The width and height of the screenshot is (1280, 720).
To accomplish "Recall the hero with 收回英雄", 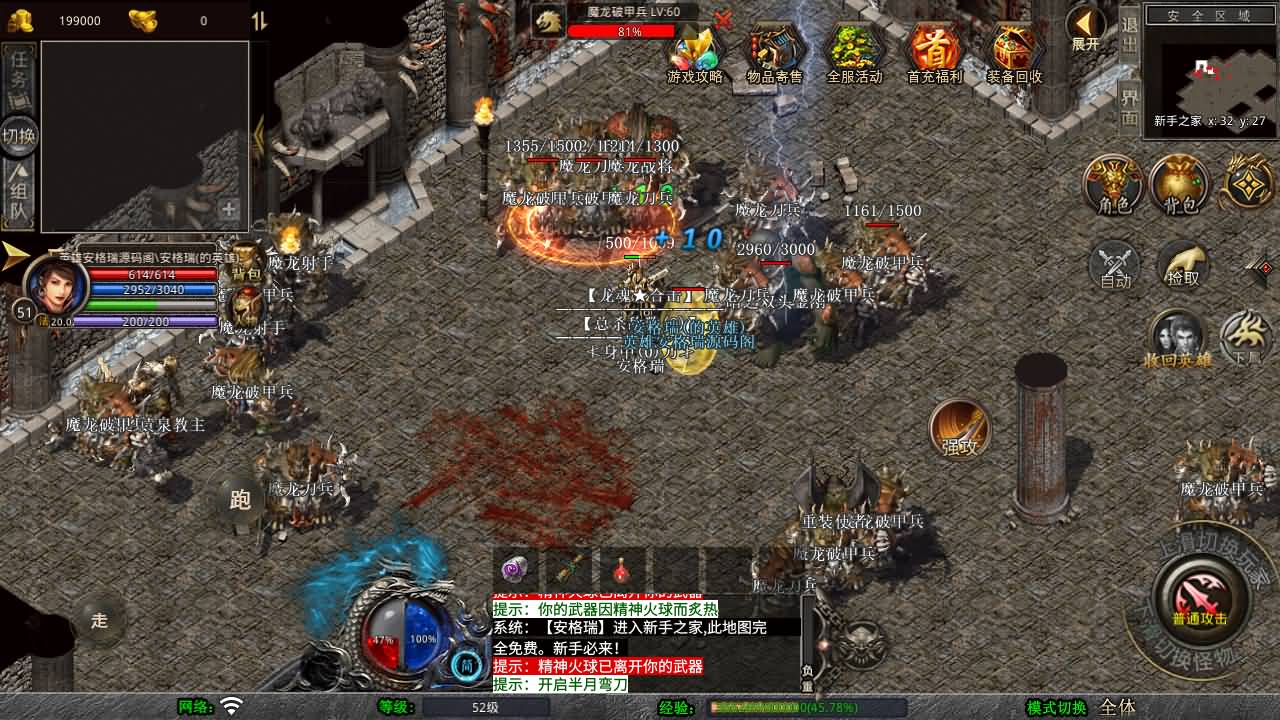I will click(x=1177, y=340).
